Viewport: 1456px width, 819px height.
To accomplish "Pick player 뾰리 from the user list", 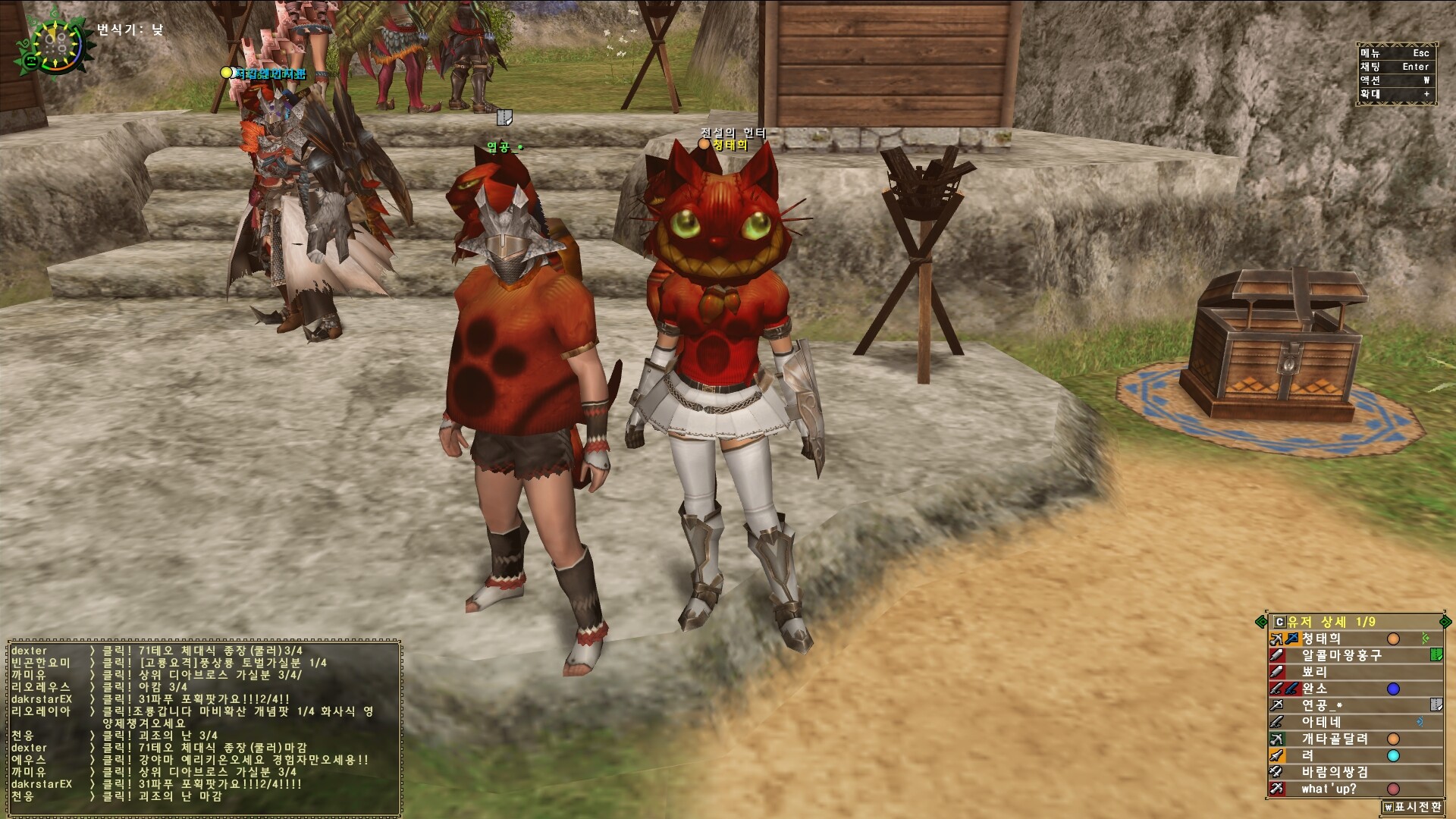I will [x=1314, y=672].
